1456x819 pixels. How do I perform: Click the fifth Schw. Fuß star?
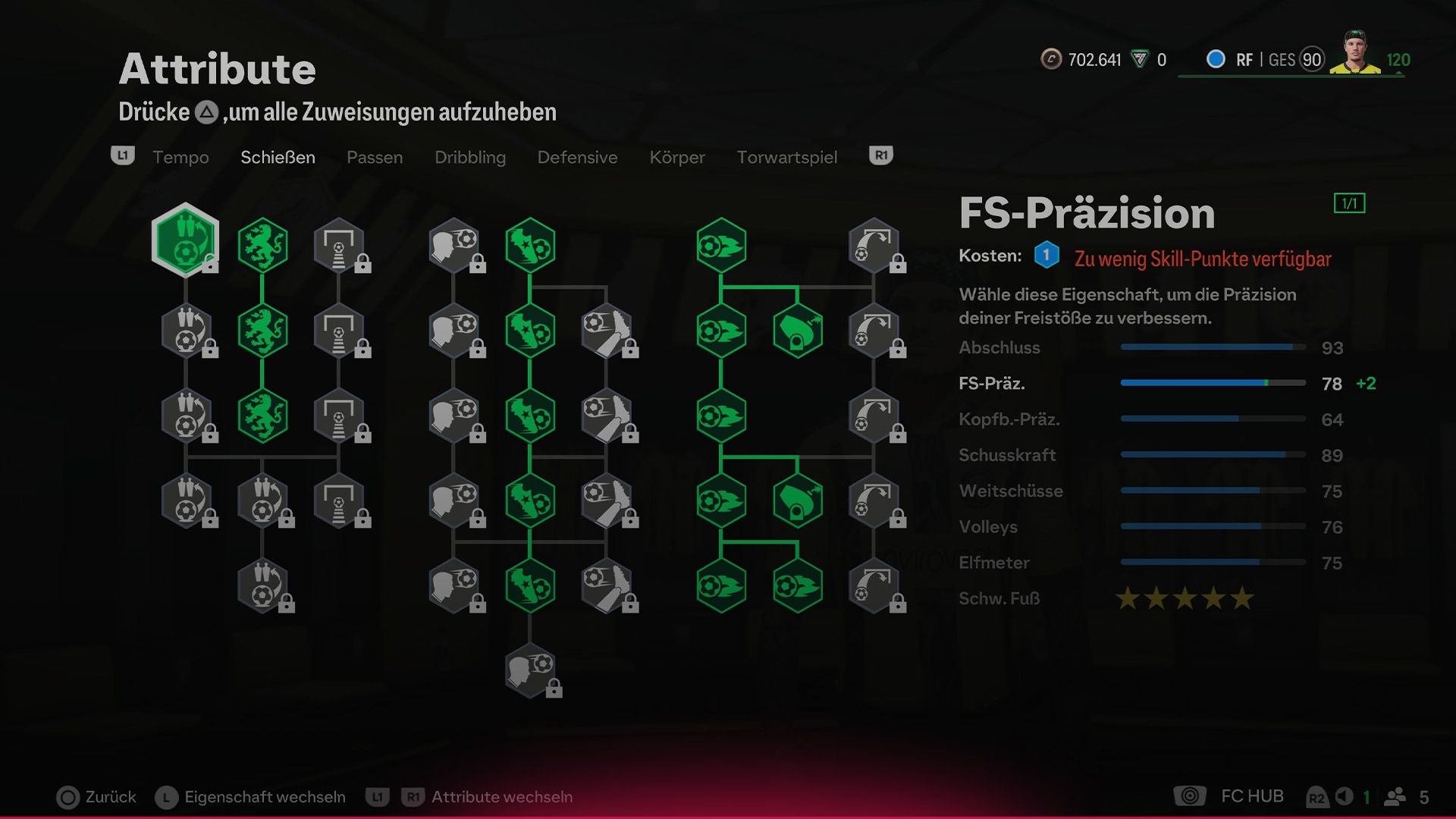(x=1243, y=598)
